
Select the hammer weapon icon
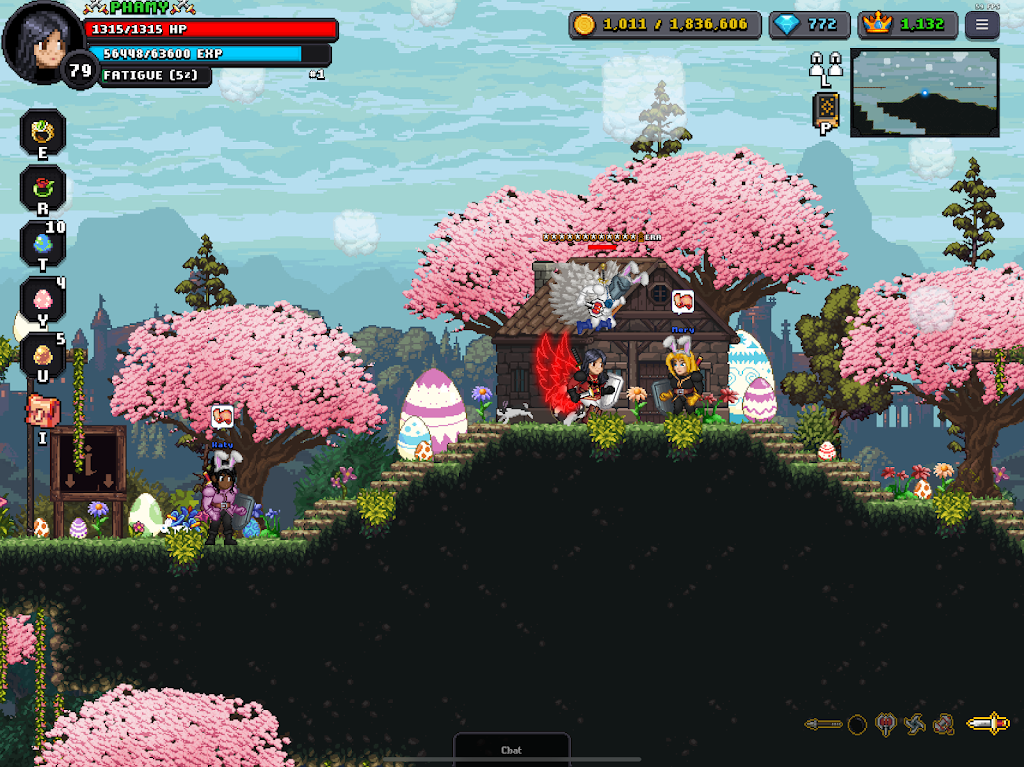[x=943, y=725]
